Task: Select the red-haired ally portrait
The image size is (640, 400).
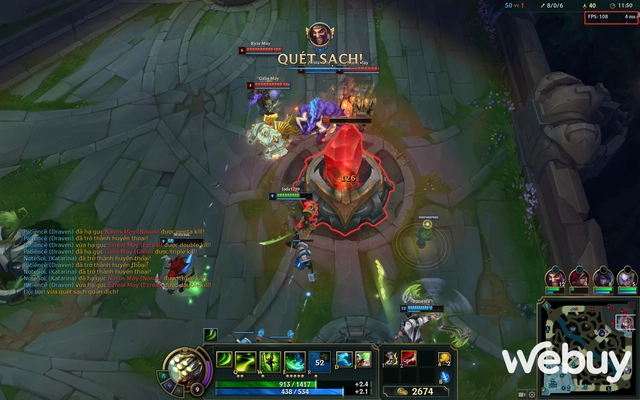Action: coord(579,277)
